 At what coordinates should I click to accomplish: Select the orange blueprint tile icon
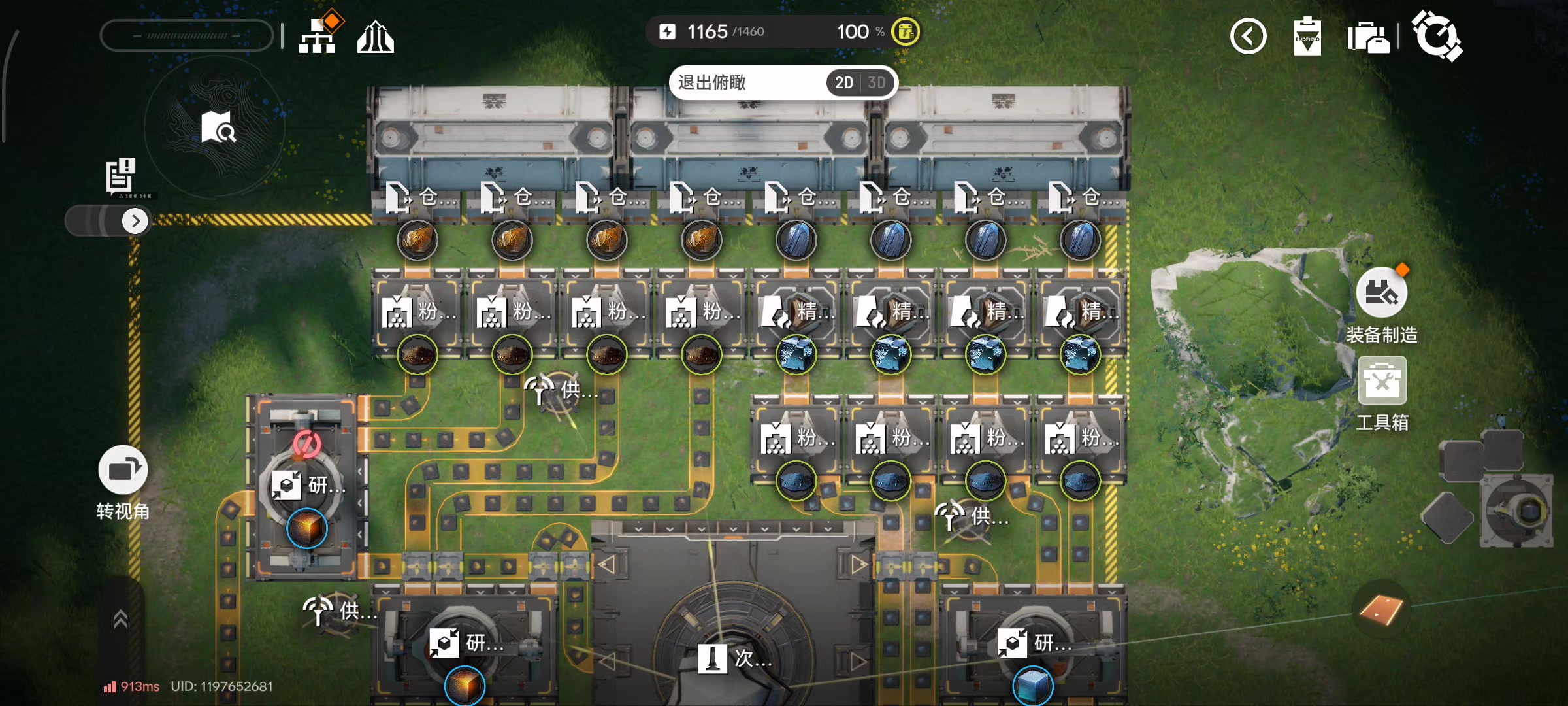pyautogui.click(x=1380, y=611)
